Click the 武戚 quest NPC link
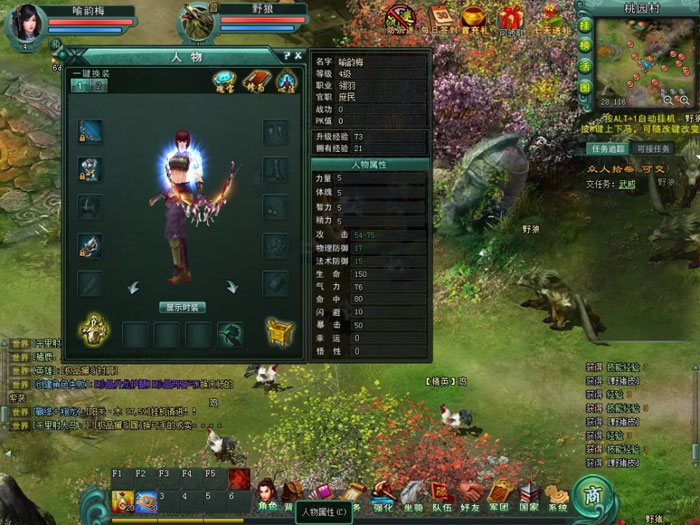The image size is (700, 525). pyautogui.click(x=626, y=183)
